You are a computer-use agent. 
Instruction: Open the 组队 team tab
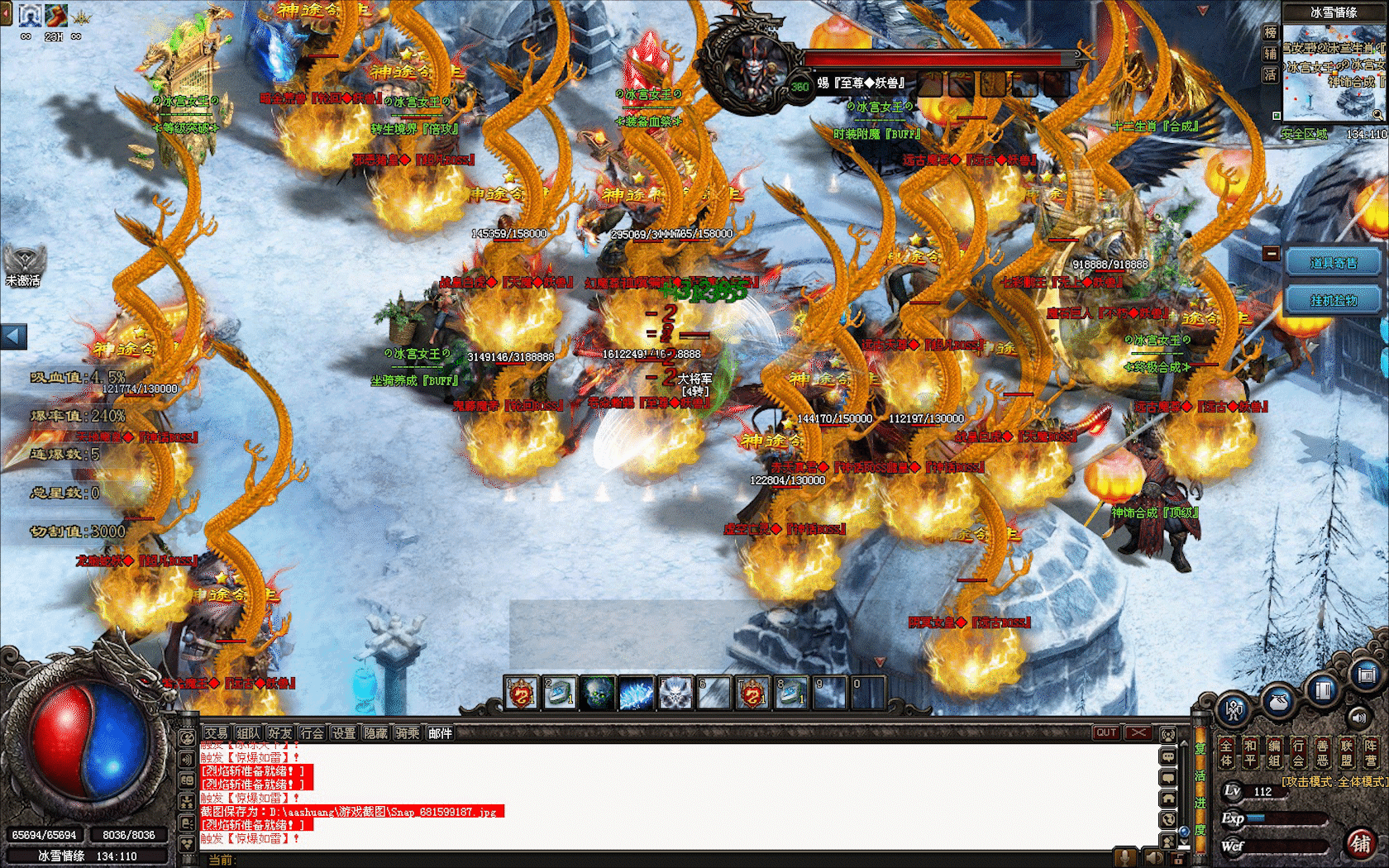248,733
